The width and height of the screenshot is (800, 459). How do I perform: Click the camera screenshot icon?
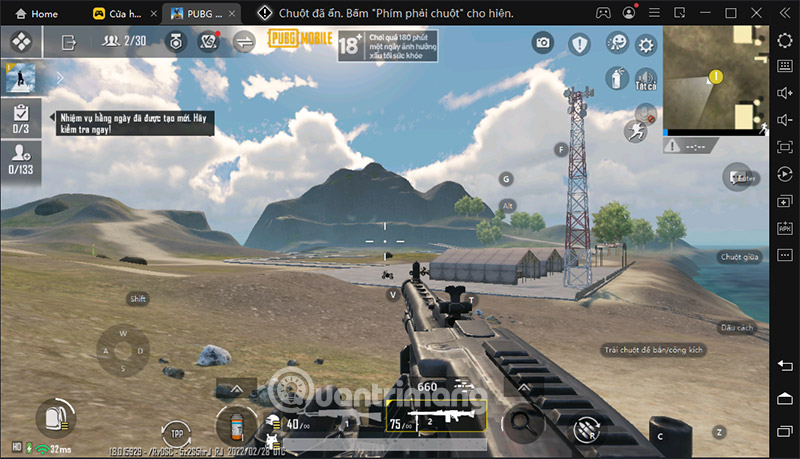coord(543,43)
